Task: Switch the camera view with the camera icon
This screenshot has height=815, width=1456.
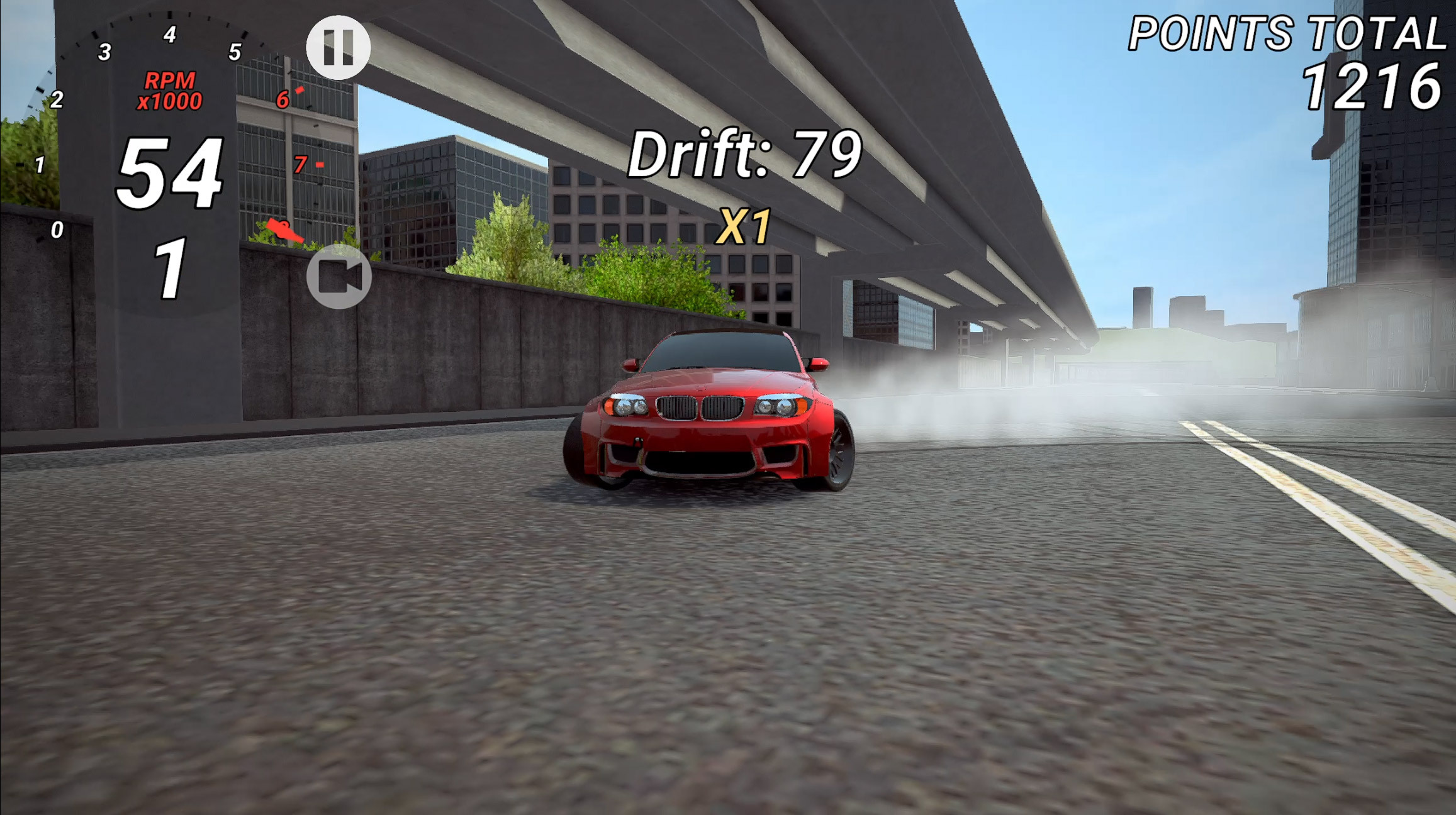Action: click(x=339, y=276)
